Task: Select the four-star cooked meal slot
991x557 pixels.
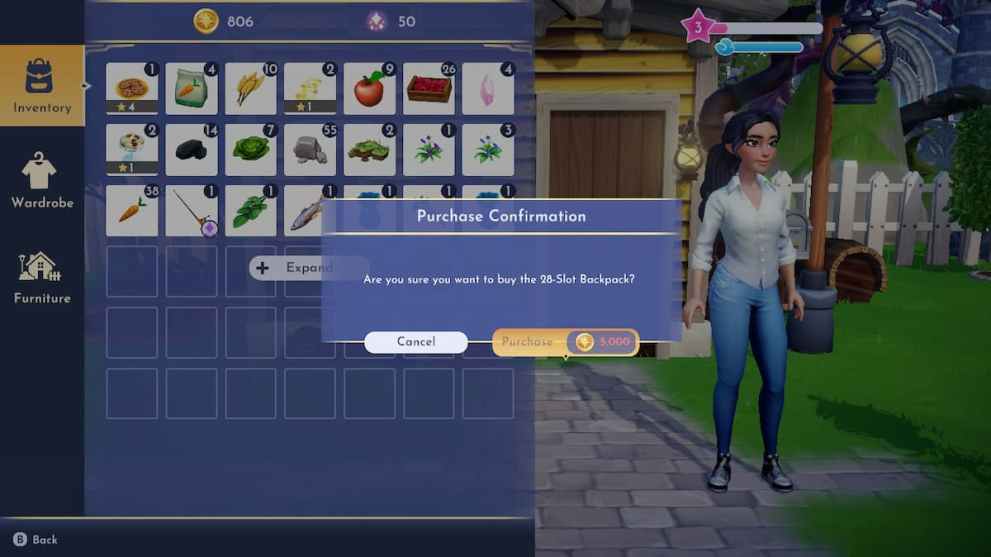Action: point(132,89)
